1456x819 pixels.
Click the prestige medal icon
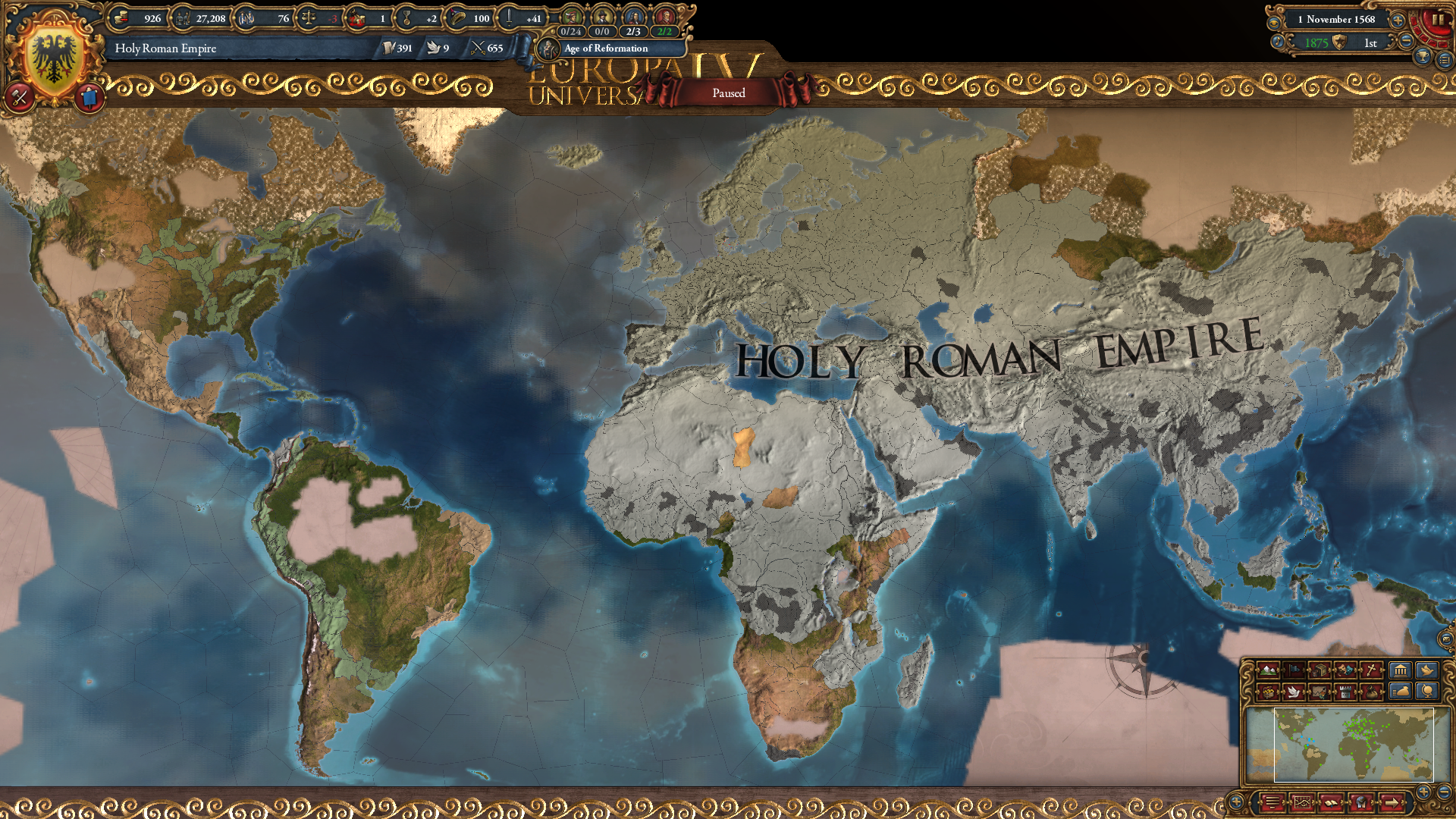[x=406, y=18]
